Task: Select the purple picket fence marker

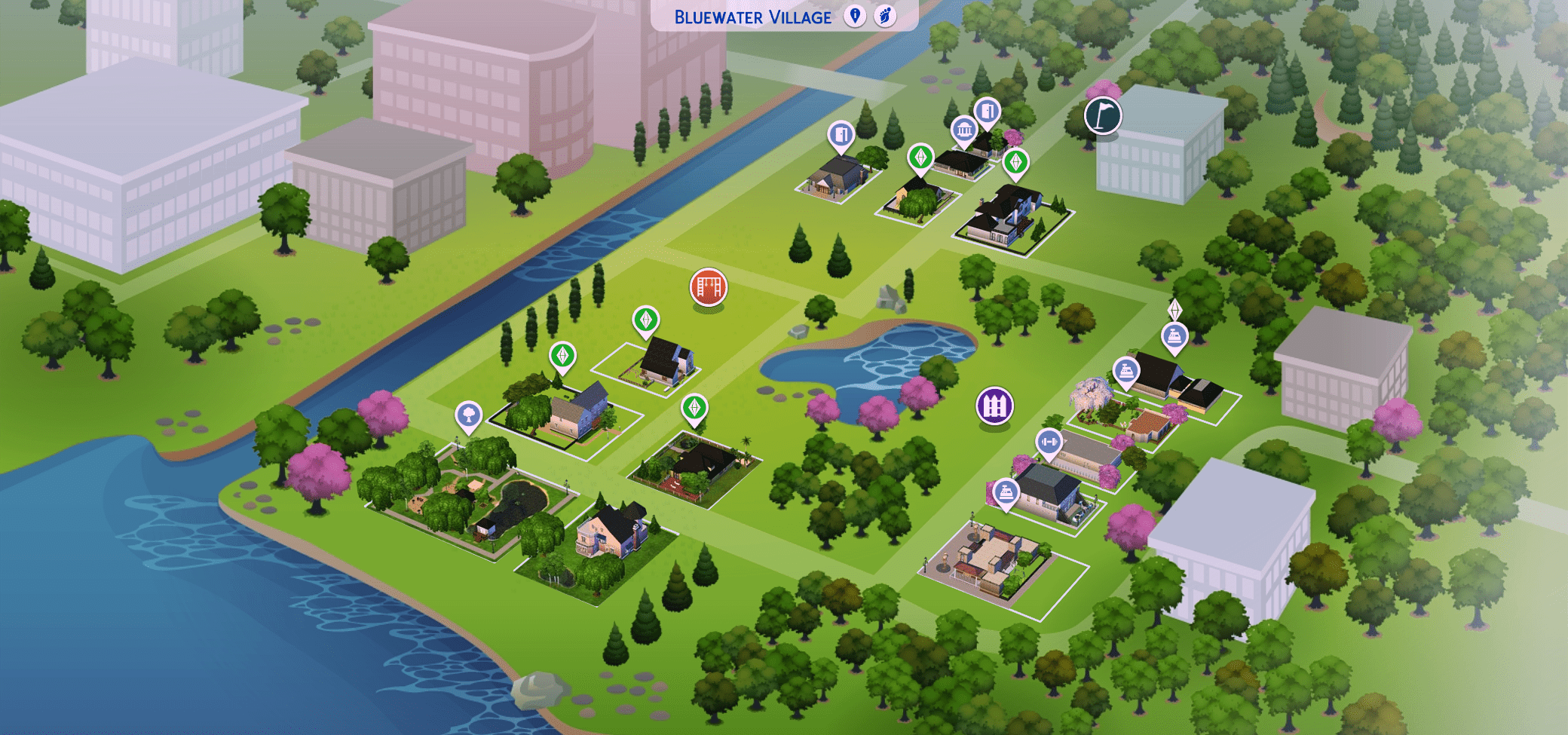Action: (x=994, y=406)
